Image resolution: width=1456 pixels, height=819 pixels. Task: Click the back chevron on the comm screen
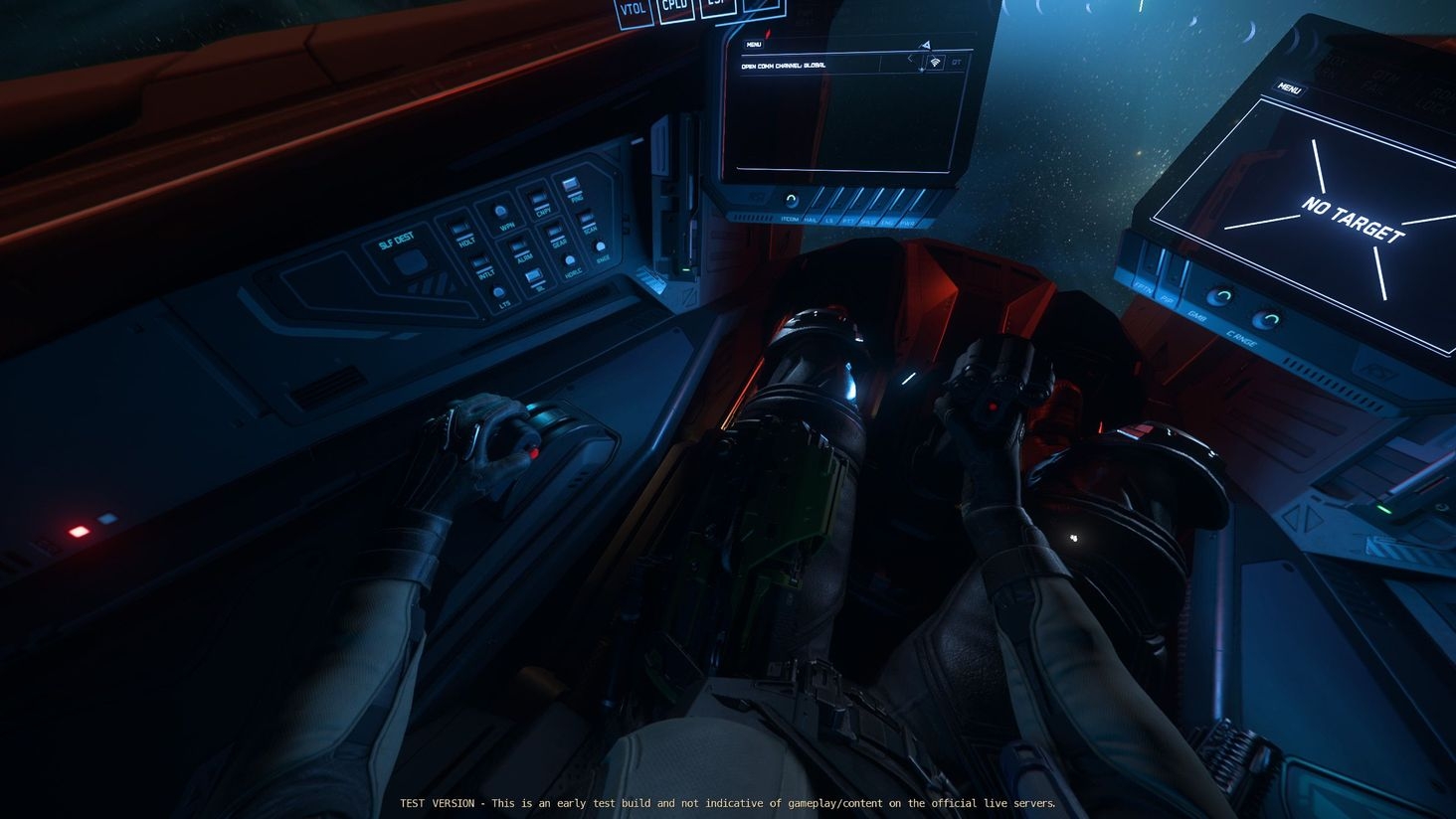(911, 59)
